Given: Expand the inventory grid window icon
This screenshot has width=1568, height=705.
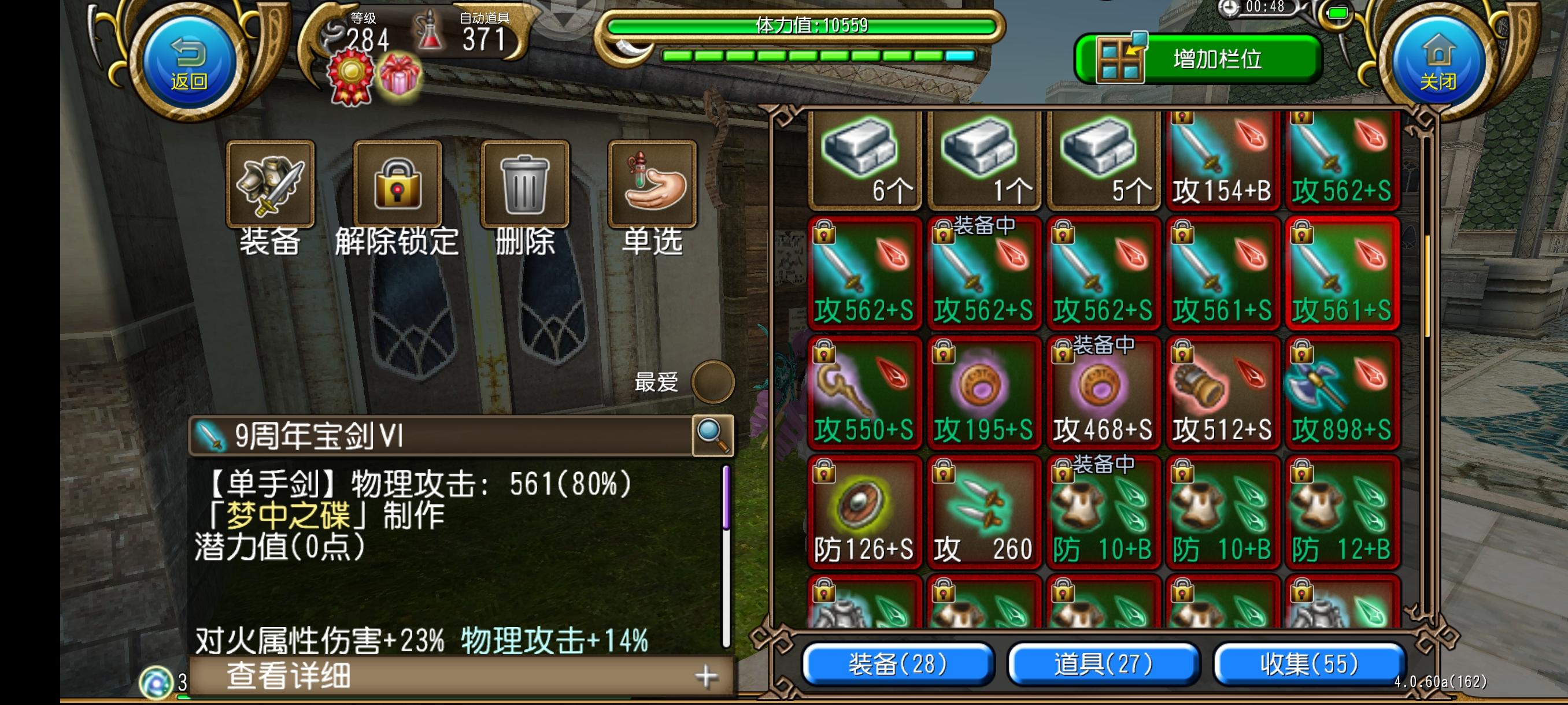Looking at the screenshot, I should (1120, 58).
